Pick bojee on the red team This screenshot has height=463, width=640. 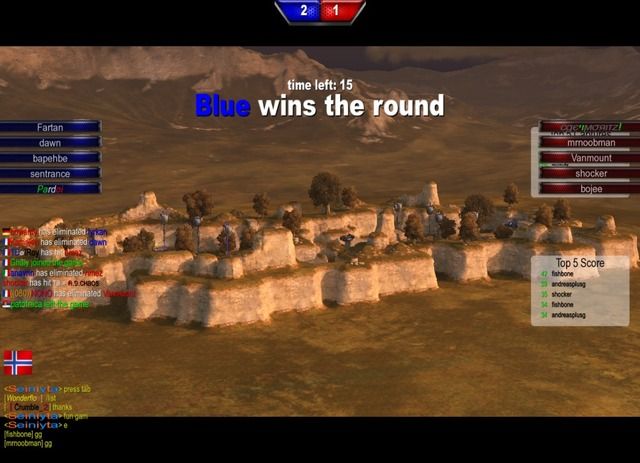(590, 188)
